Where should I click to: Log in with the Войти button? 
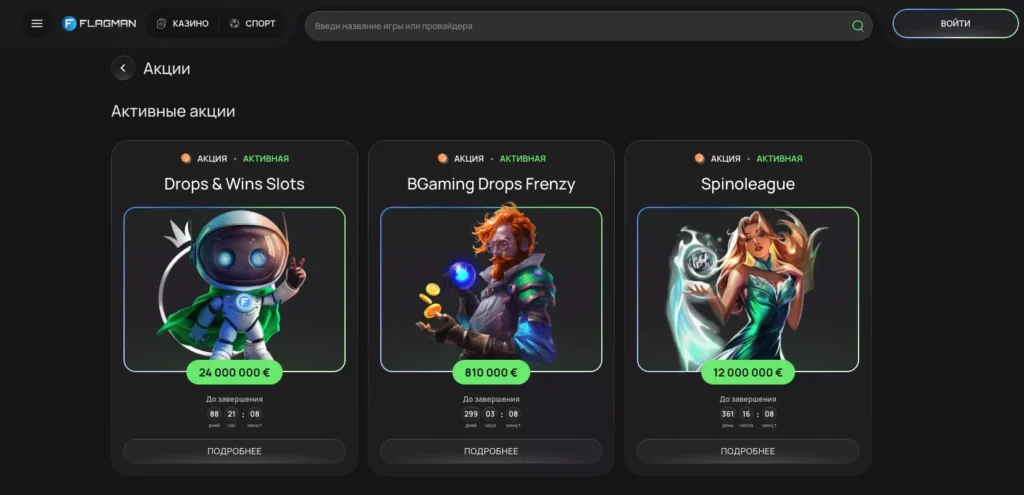click(x=954, y=24)
